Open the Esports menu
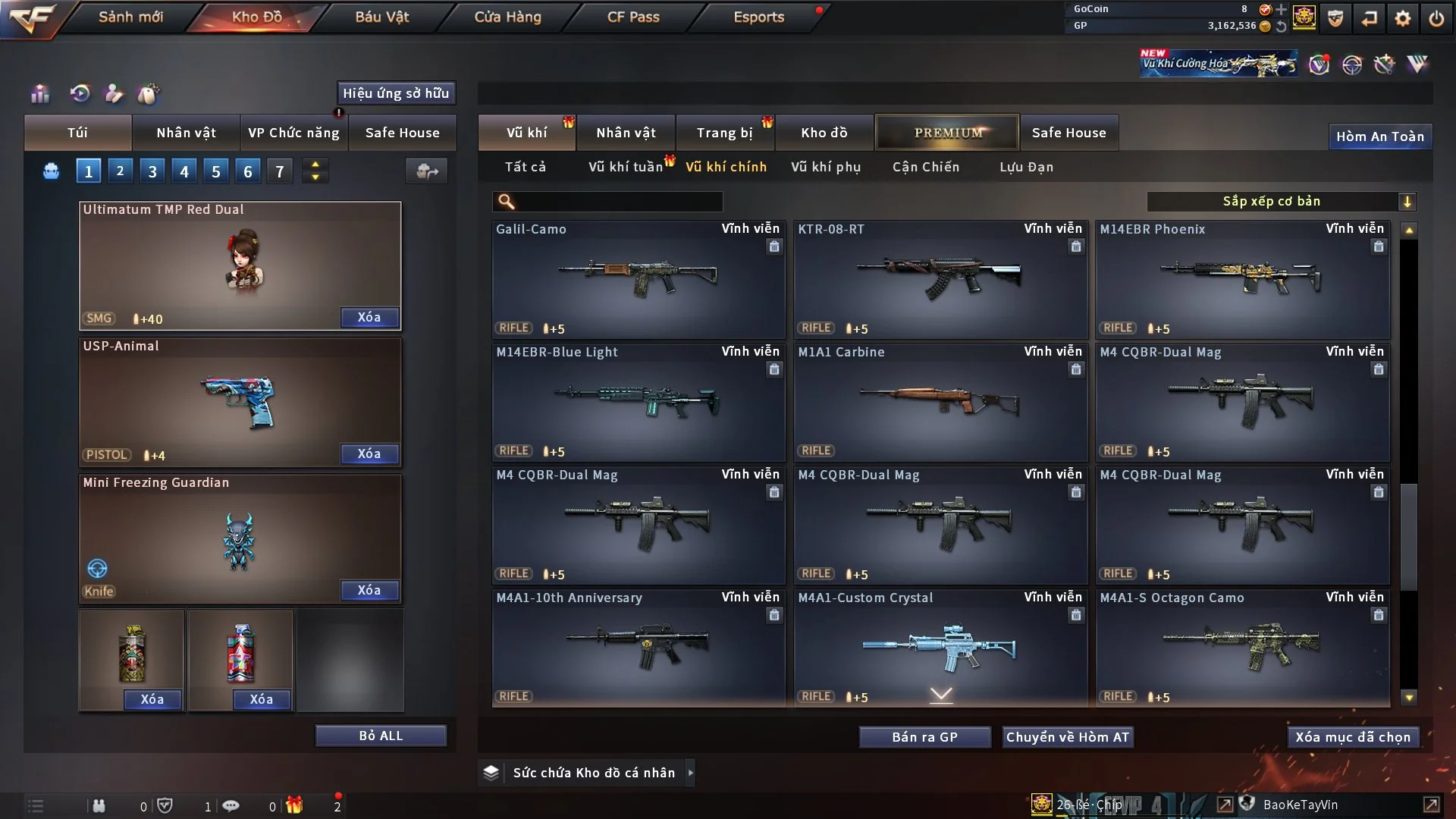The height and width of the screenshot is (819, 1456). tap(758, 17)
